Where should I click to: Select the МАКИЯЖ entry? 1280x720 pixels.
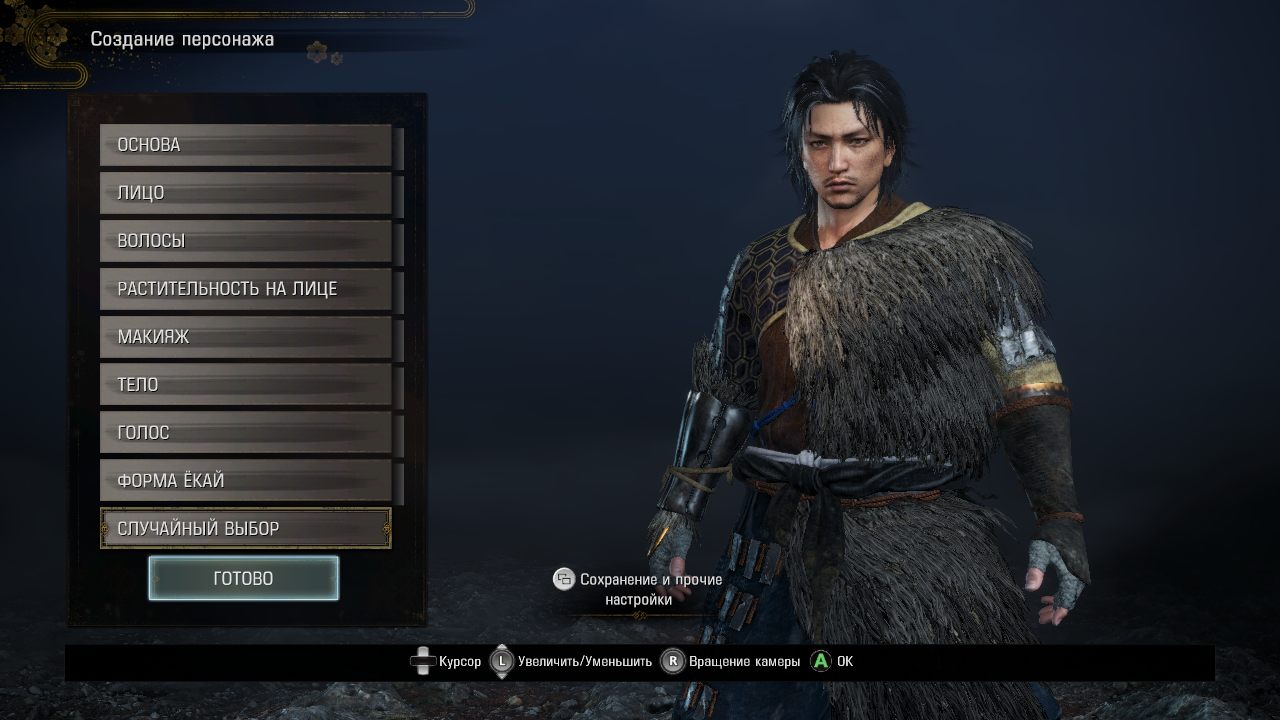[245, 337]
